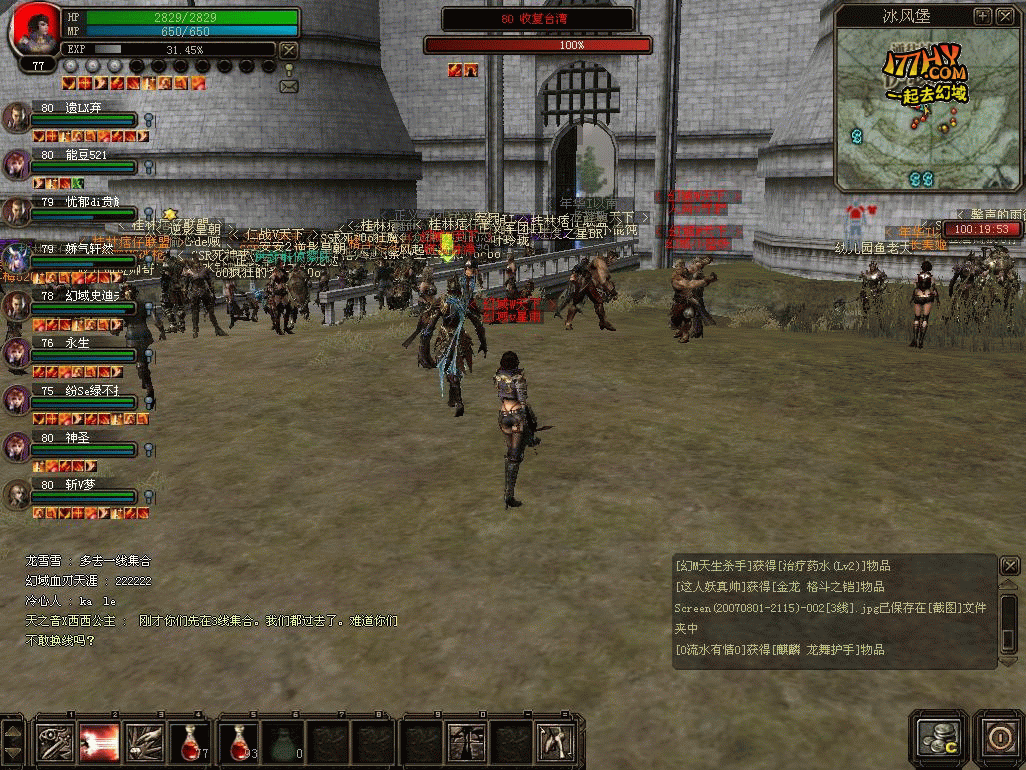The height and width of the screenshot is (770, 1026).
Task: Close the player status panel
Action: pyautogui.click(x=288, y=50)
